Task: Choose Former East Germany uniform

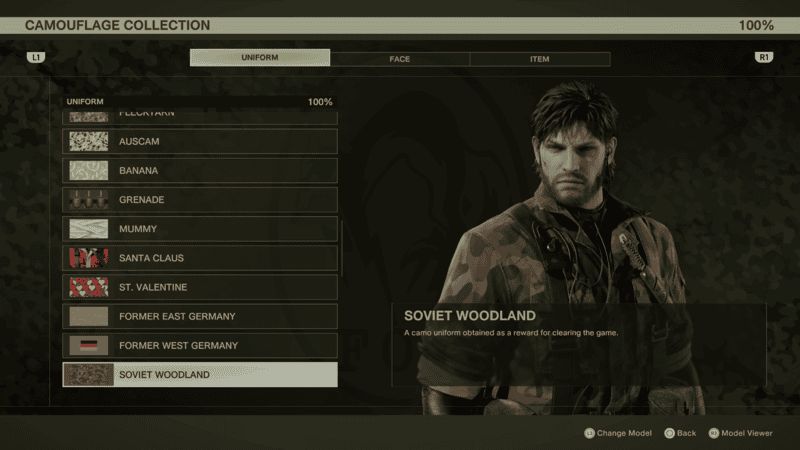Action: pyautogui.click(x=200, y=316)
